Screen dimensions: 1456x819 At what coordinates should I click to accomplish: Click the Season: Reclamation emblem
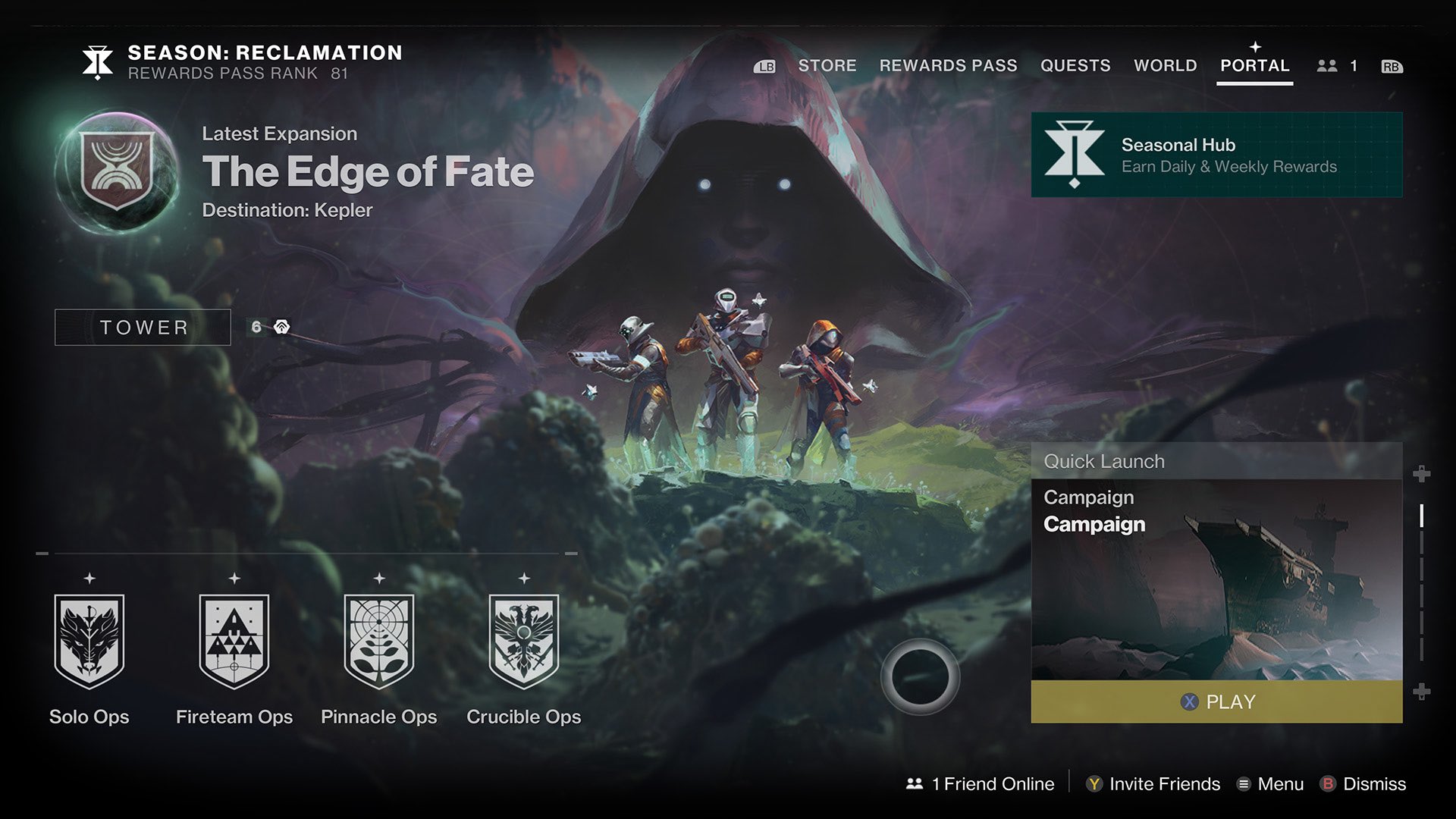96,62
